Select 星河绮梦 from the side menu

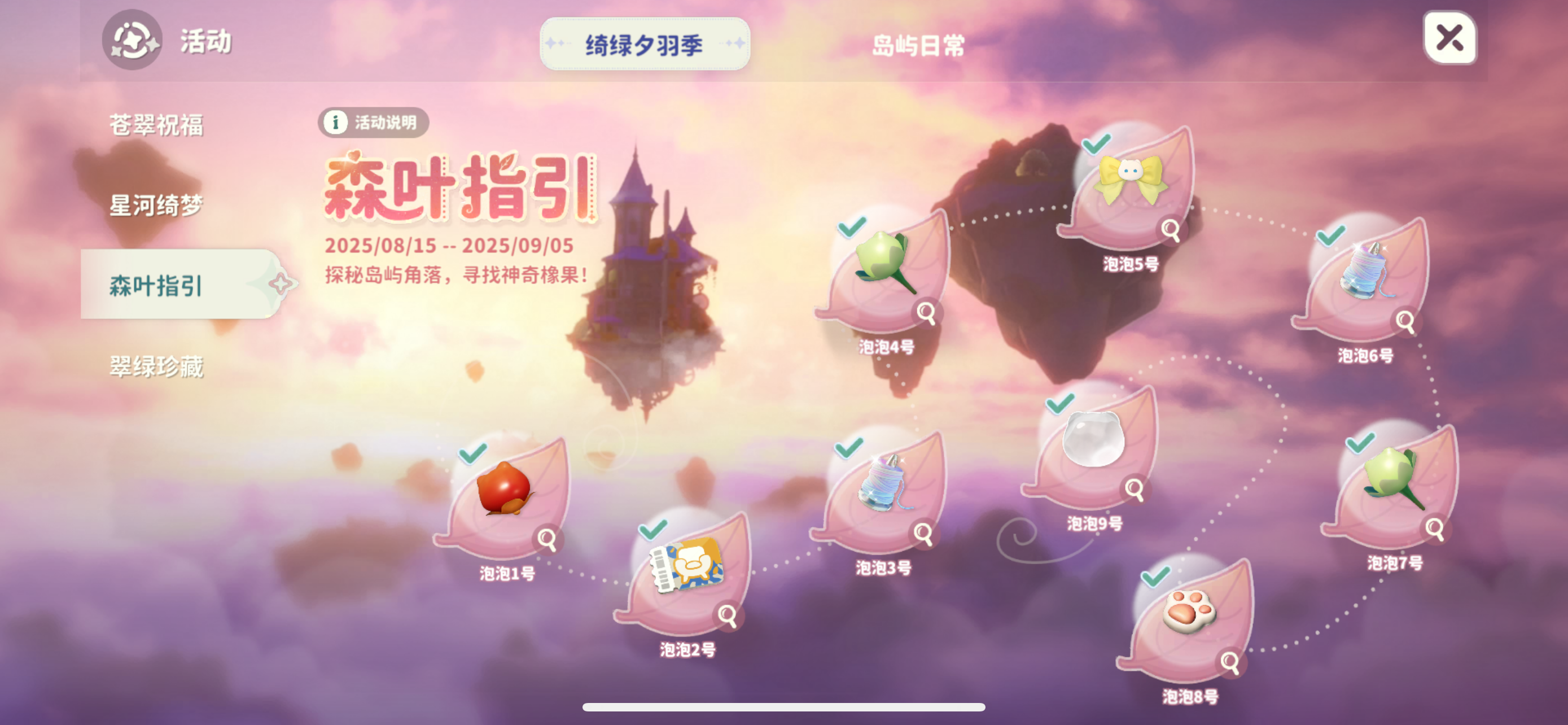pos(156,206)
